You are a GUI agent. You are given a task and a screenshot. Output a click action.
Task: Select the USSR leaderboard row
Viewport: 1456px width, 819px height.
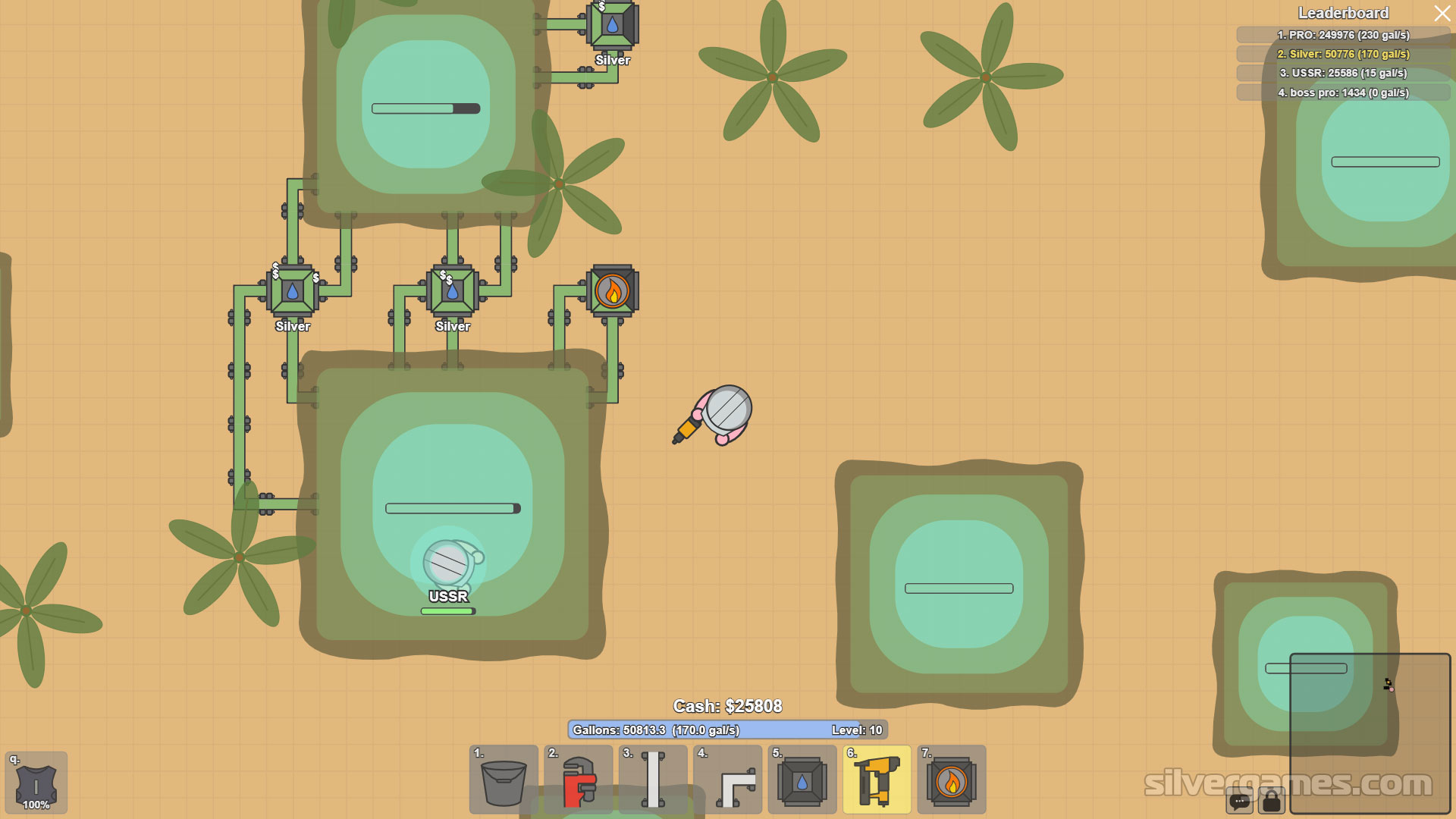(x=1343, y=73)
